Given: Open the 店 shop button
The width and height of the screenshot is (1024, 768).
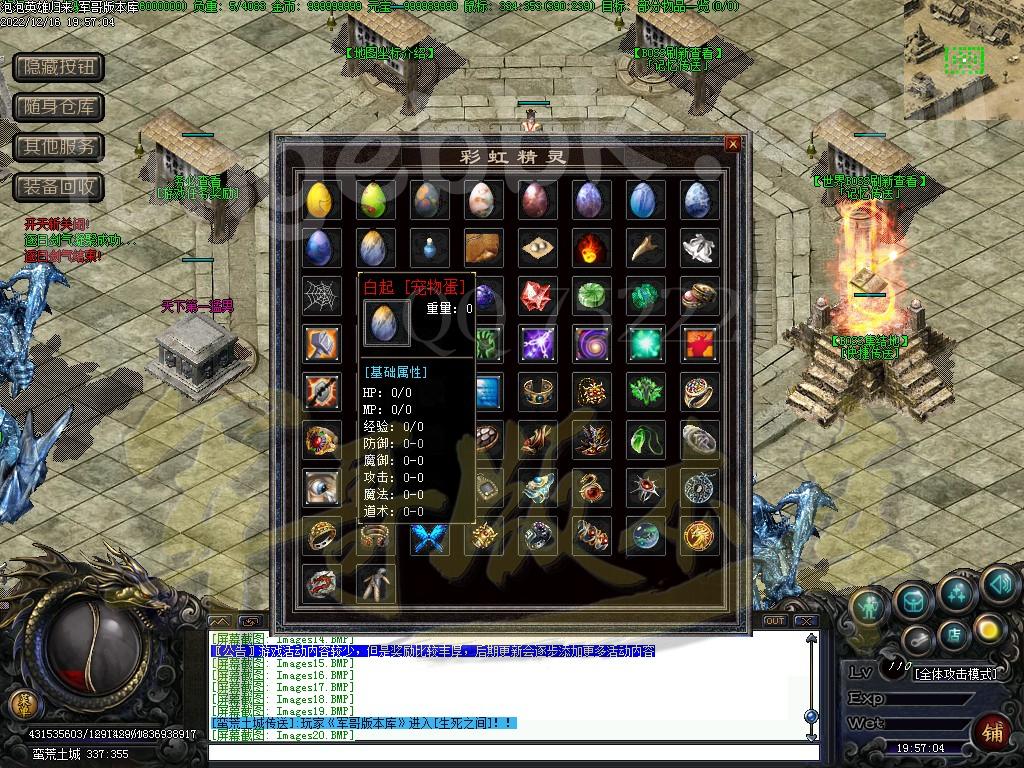Looking at the screenshot, I should point(955,633).
